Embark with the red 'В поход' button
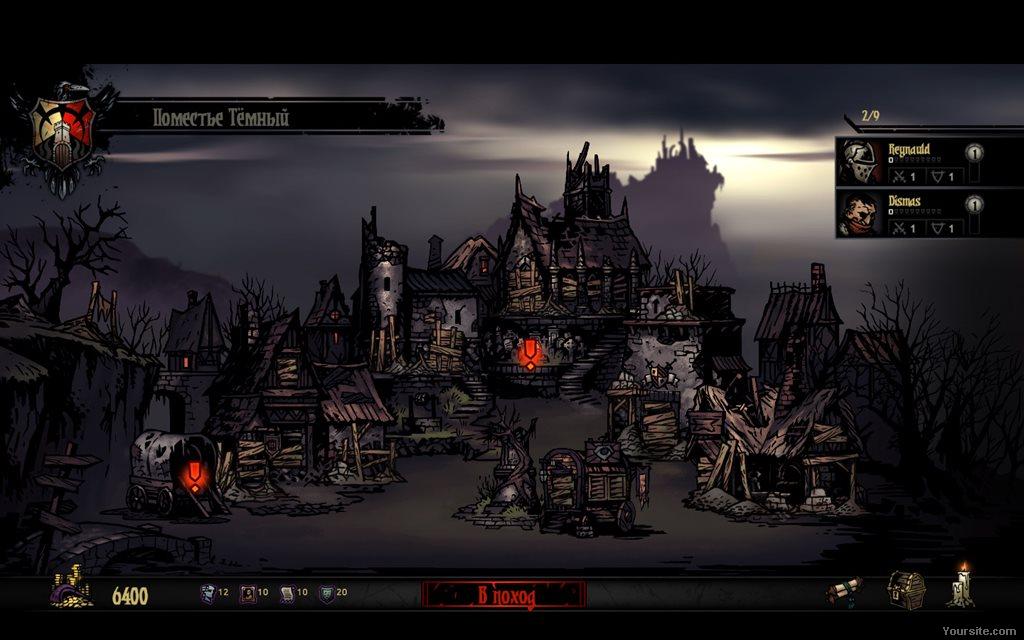Viewport: 1024px width, 640px height. click(x=504, y=596)
